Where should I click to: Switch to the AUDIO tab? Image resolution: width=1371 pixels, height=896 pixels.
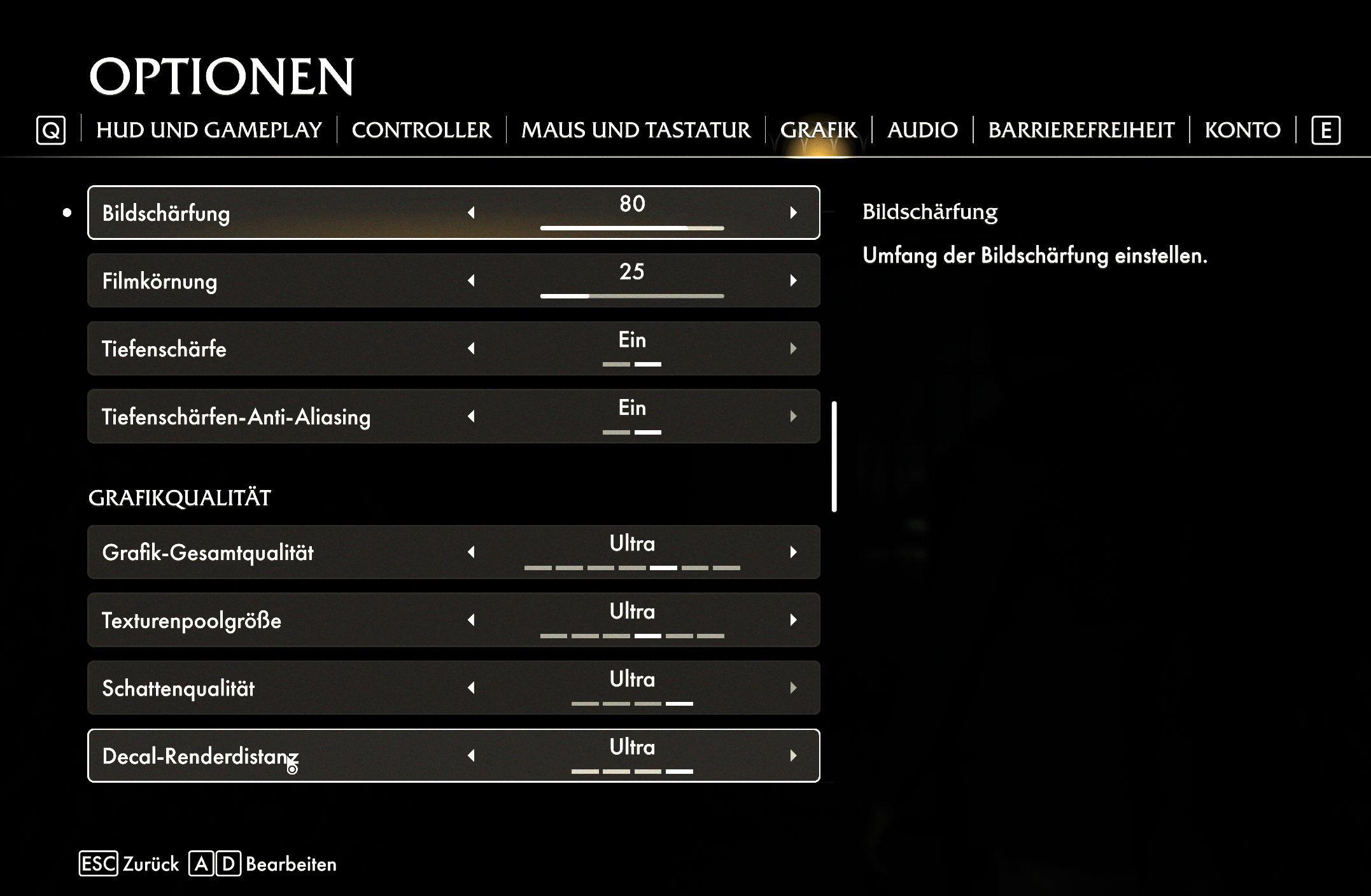(x=922, y=130)
